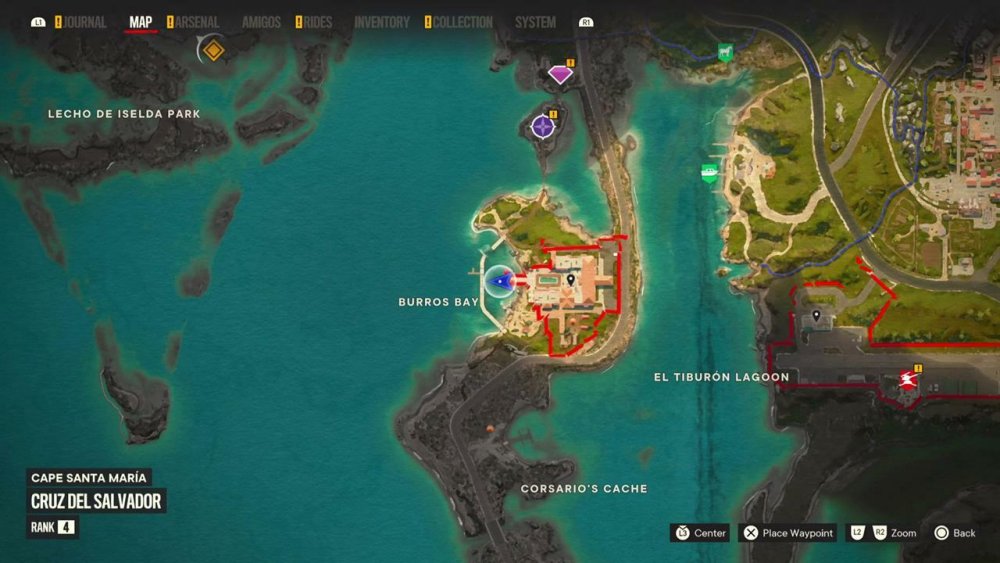The width and height of the screenshot is (1000, 563).
Task: Select the orange diamond map marker
Action: click(x=212, y=49)
